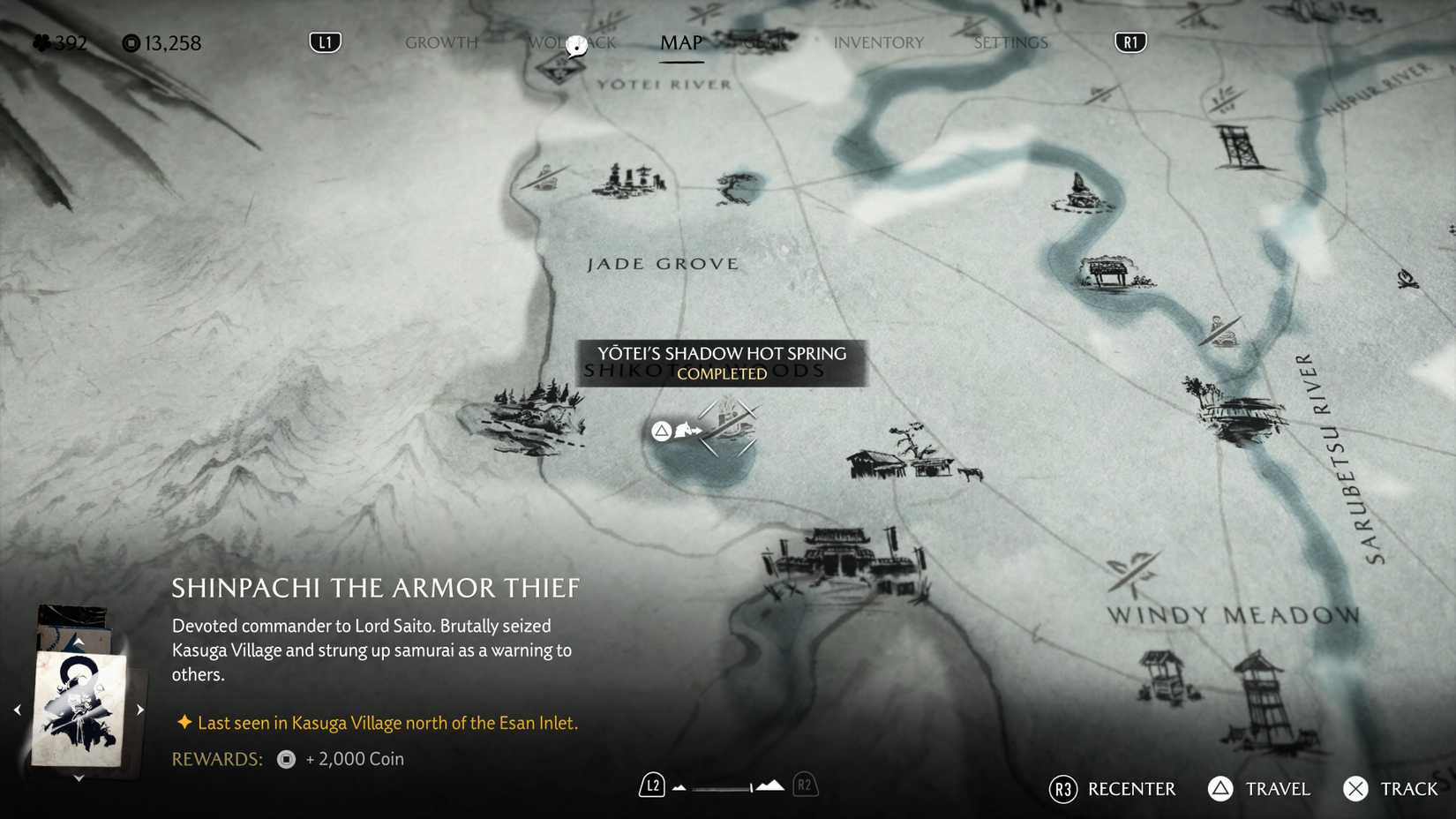Click the R1 shoulder button icon

coord(1130,41)
